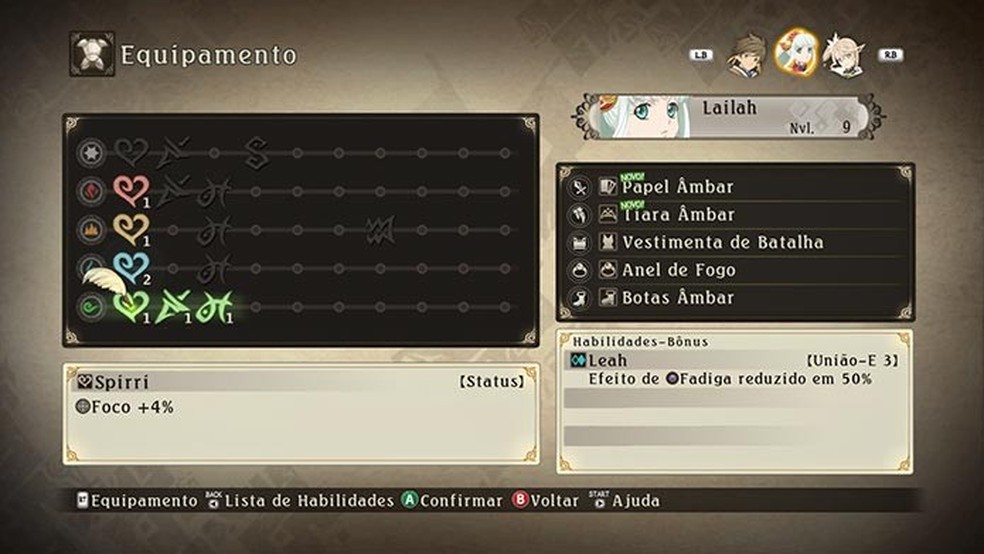
Task: Select the Papel Âmbar weapon slot
Action: (678, 187)
